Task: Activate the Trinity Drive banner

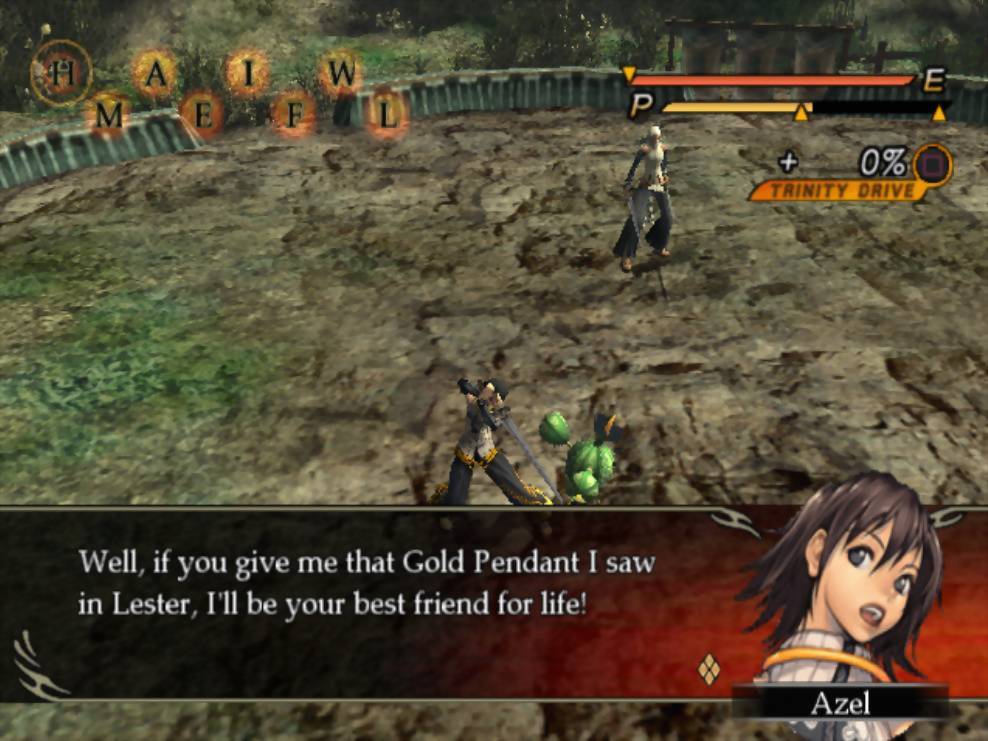Action: tap(836, 190)
